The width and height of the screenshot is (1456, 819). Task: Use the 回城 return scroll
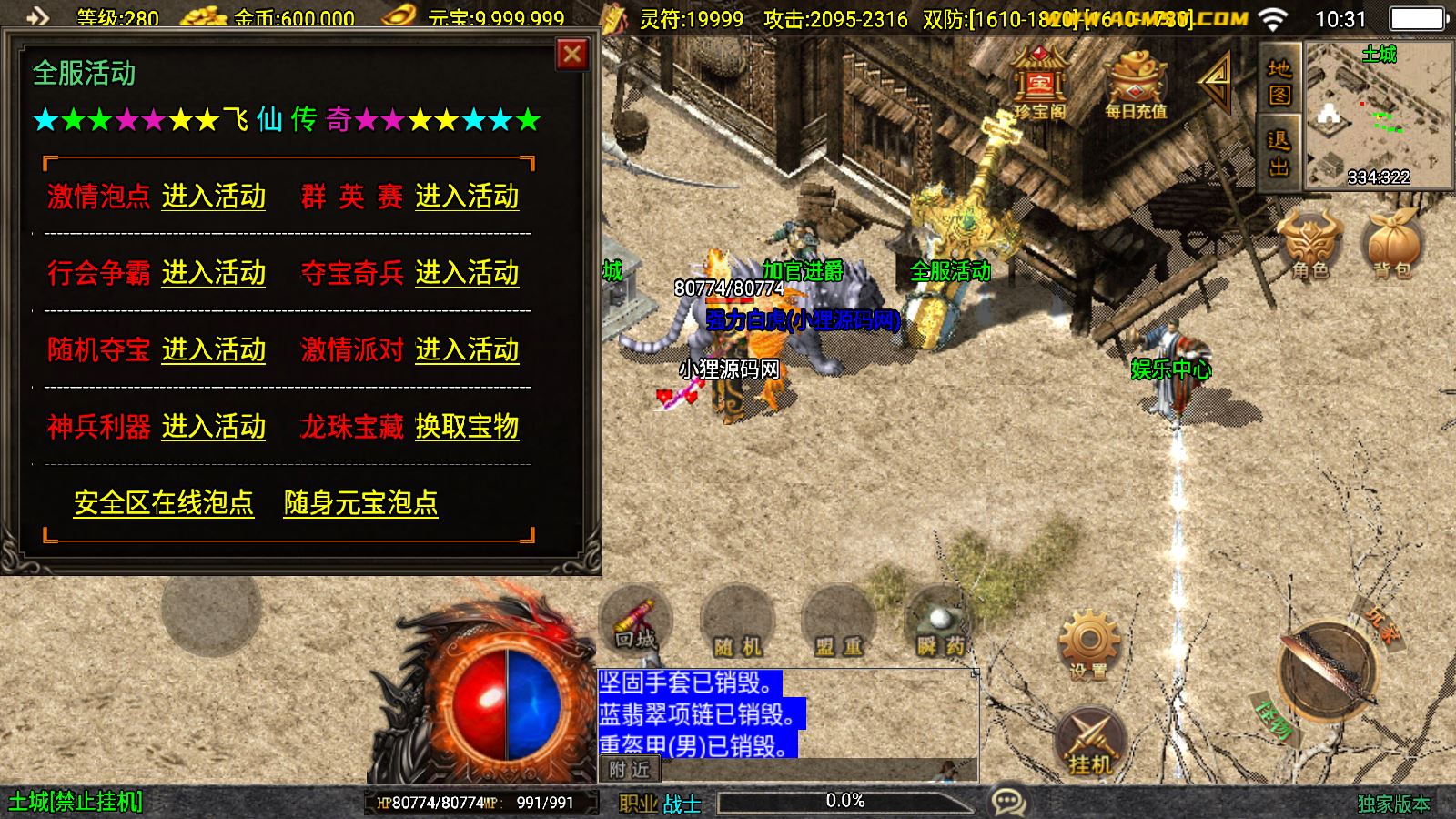(635, 622)
